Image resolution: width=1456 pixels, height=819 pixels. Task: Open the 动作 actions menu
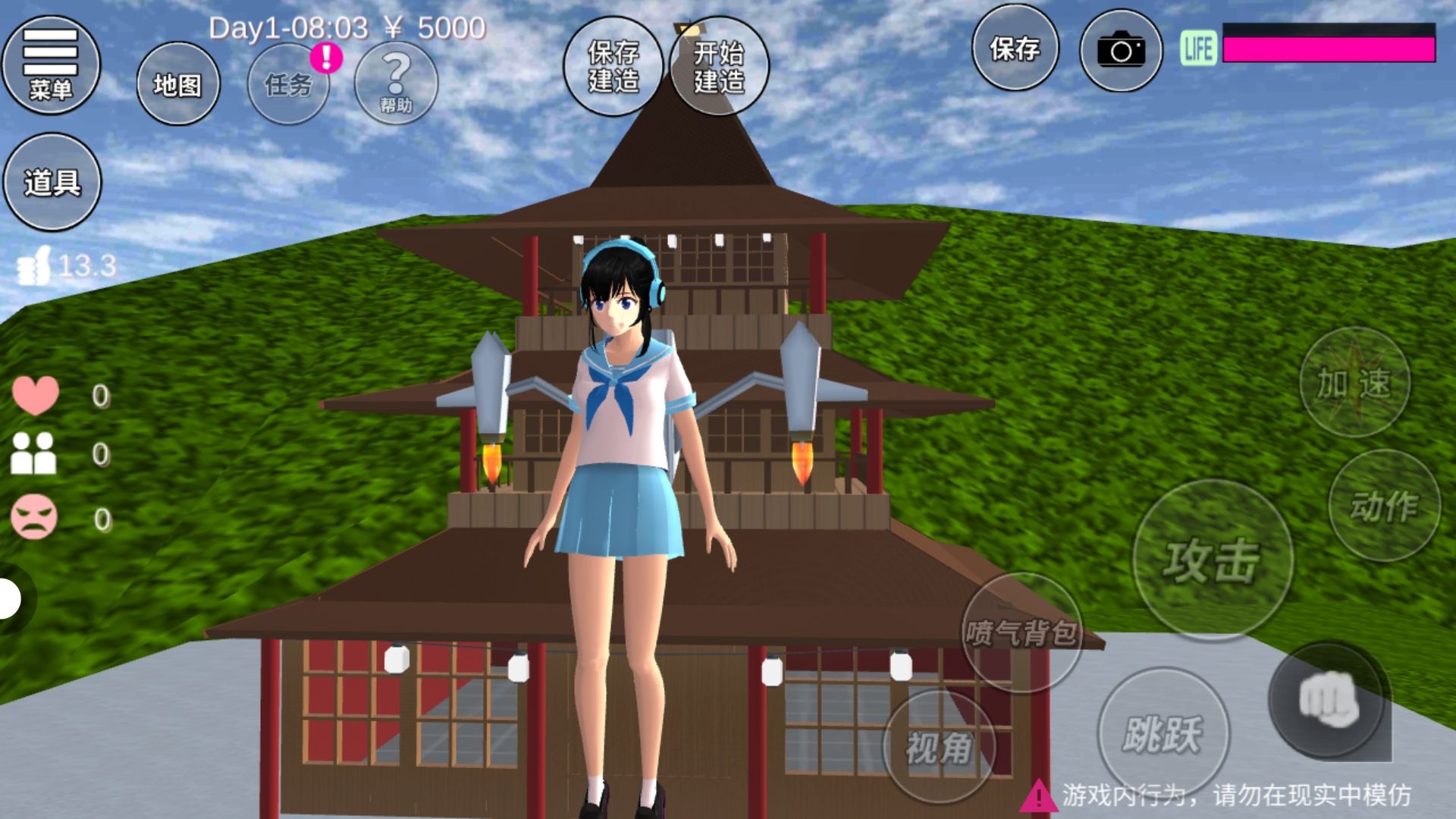click(1384, 506)
